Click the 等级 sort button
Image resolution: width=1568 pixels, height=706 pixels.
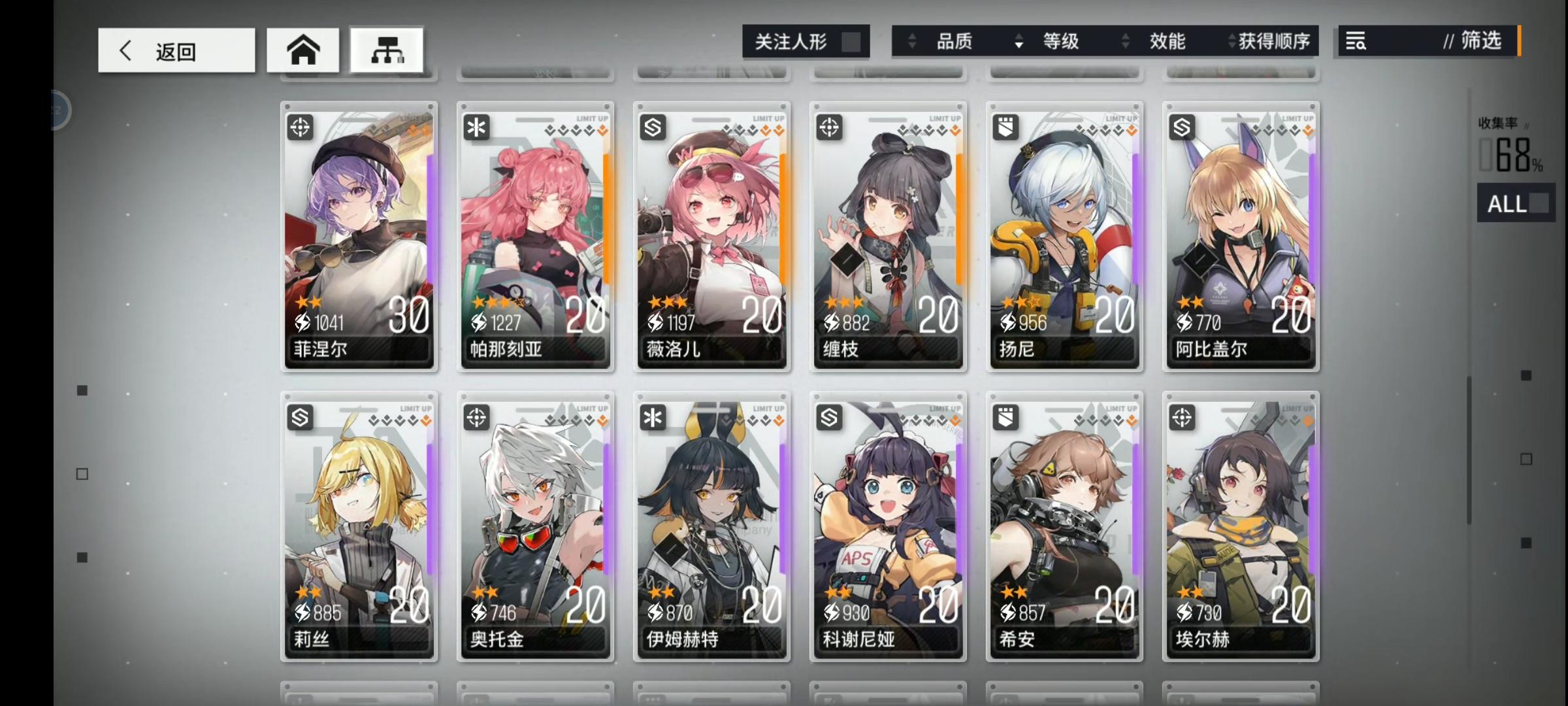coord(1062,41)
